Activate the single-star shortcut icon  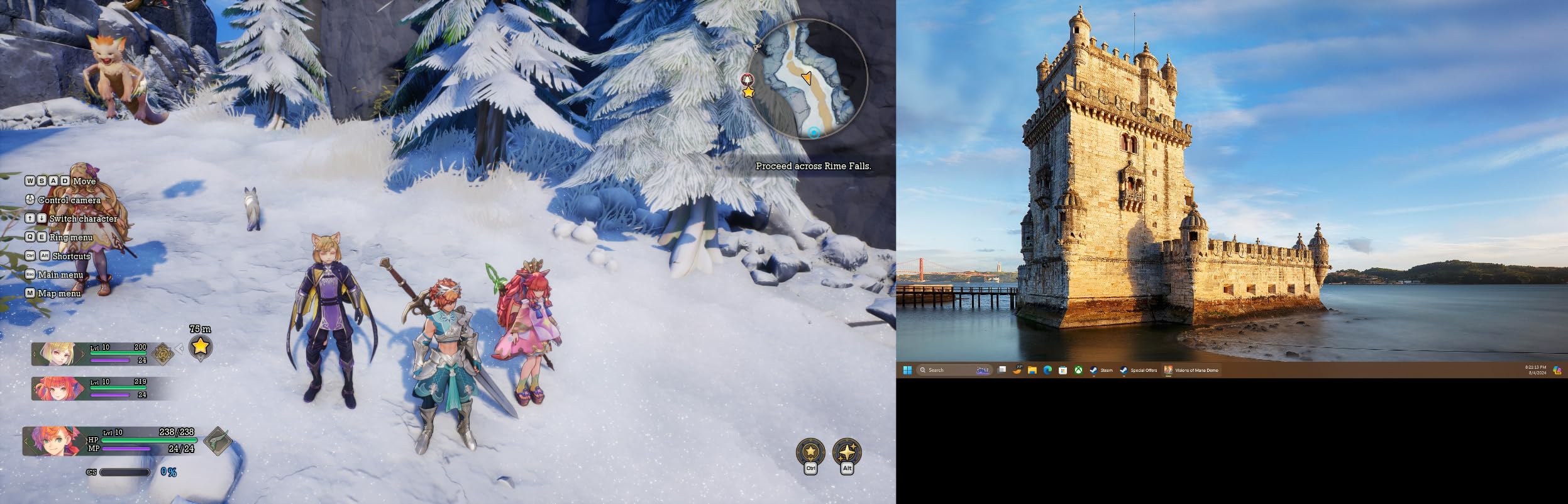(x=810, y=451)
